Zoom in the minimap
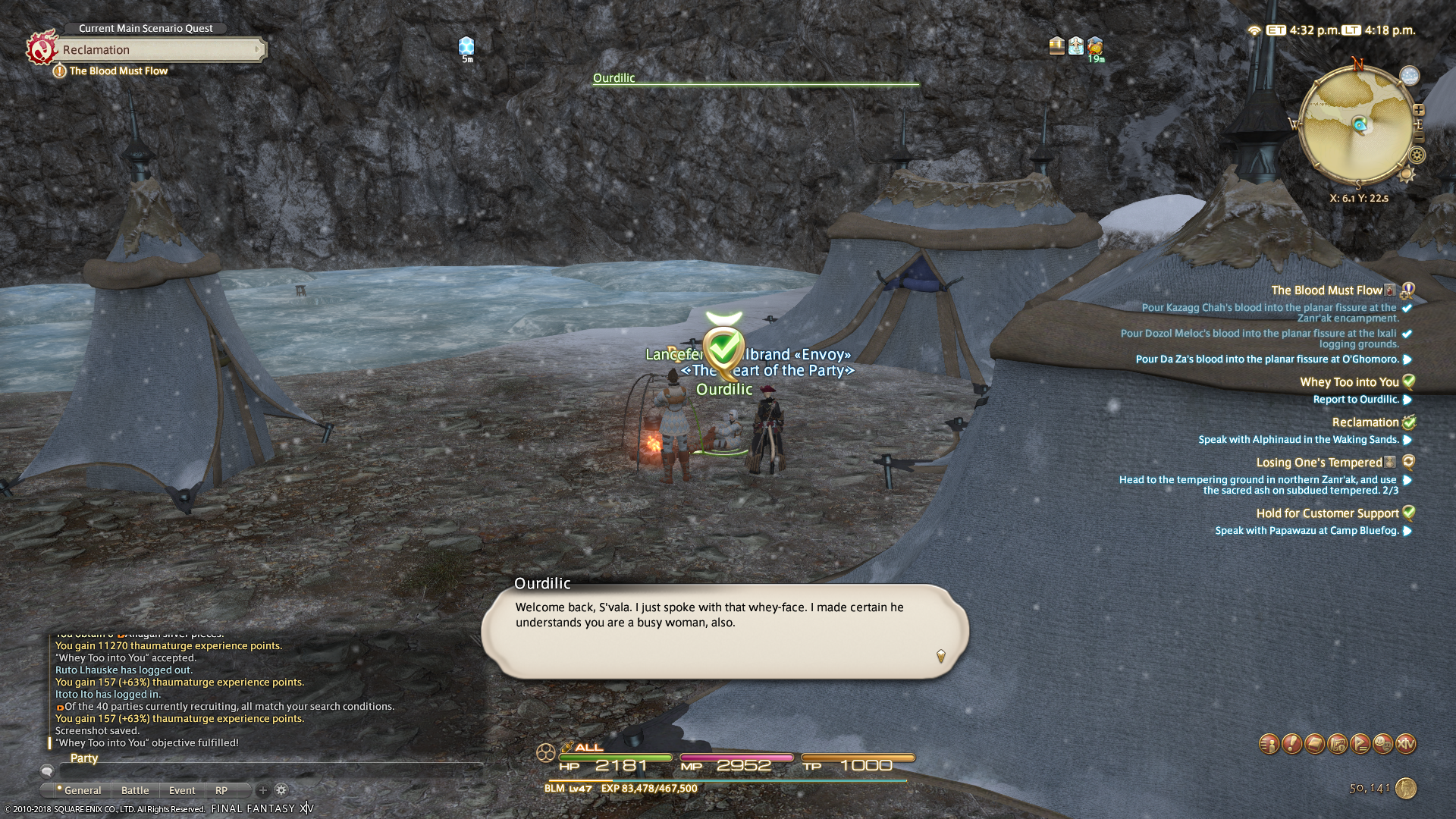This screenshot has width=1456, height=819. click(1418, 111)
